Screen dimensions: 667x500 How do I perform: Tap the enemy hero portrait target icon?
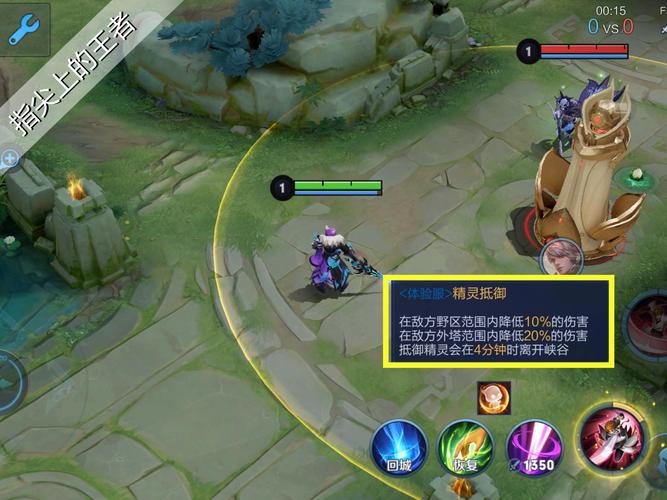pyautogui.click(x=562, y=257)
